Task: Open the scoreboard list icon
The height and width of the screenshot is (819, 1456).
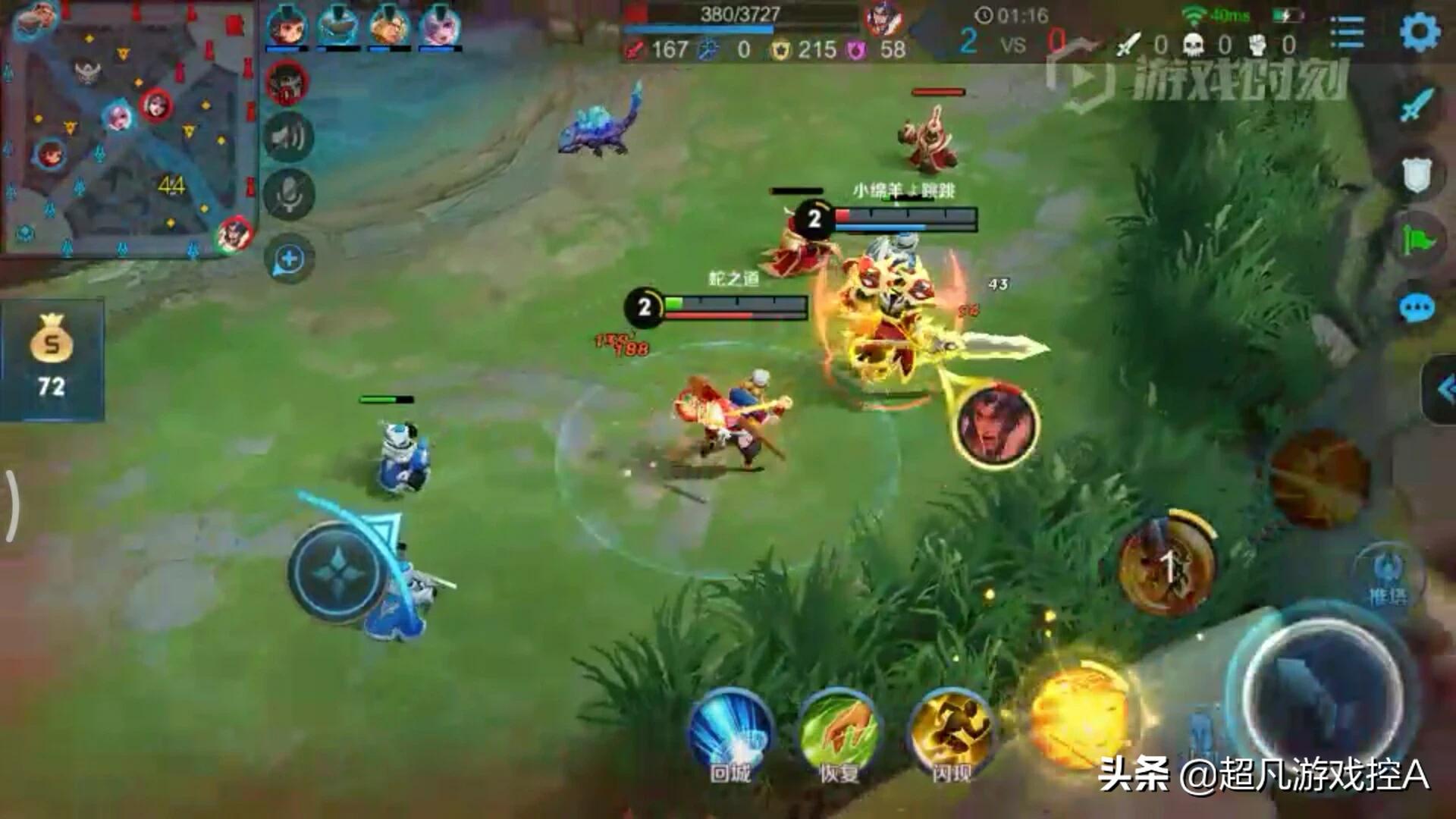Action: (1347, 33)
